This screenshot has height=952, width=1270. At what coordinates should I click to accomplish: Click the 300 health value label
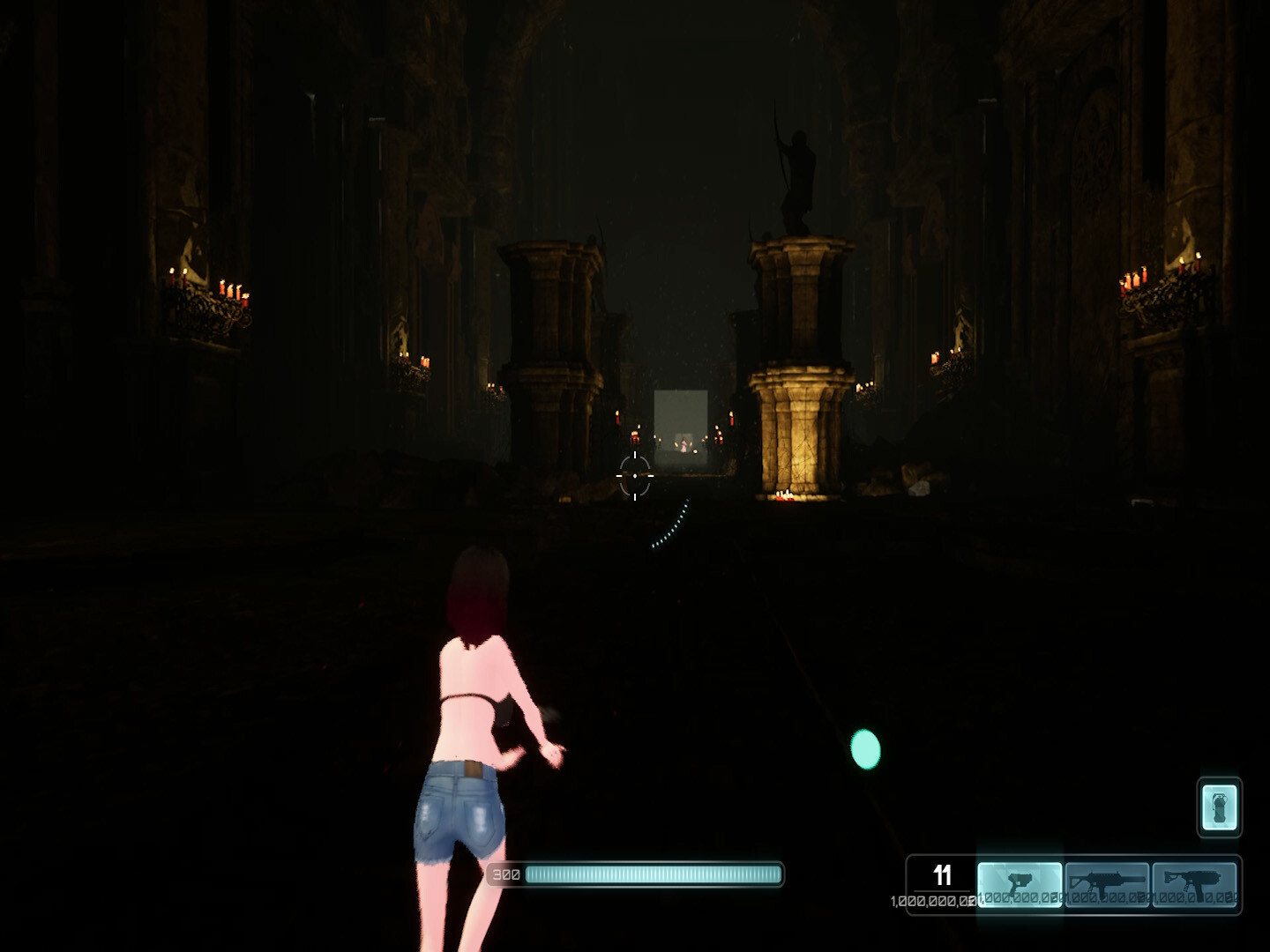click(x=505, y=874)
